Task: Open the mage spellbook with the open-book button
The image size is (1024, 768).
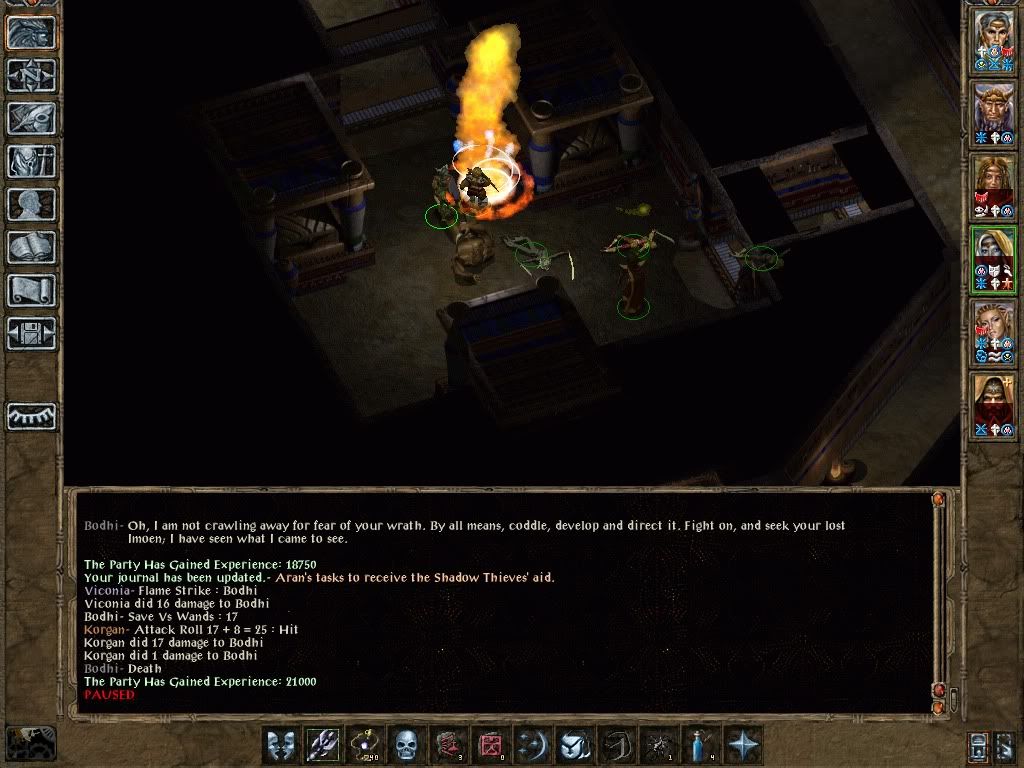Action: (x=31, y=247)
